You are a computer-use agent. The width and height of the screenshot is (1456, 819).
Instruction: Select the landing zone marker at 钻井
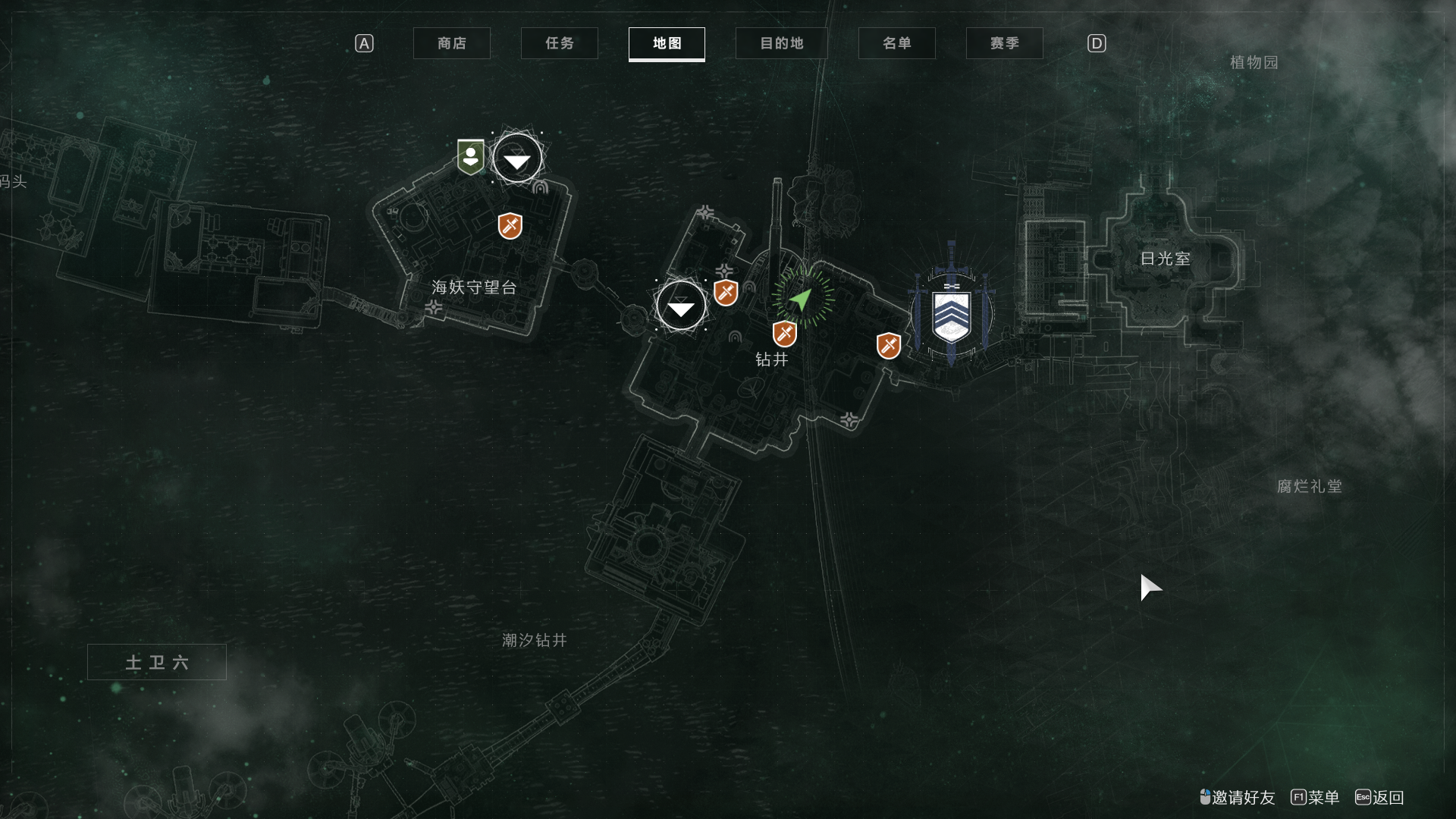coord(680,306)
